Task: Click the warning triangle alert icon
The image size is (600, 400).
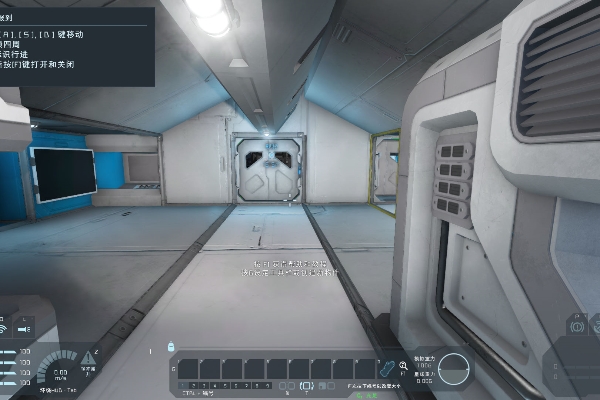Action: click(90, 357)
